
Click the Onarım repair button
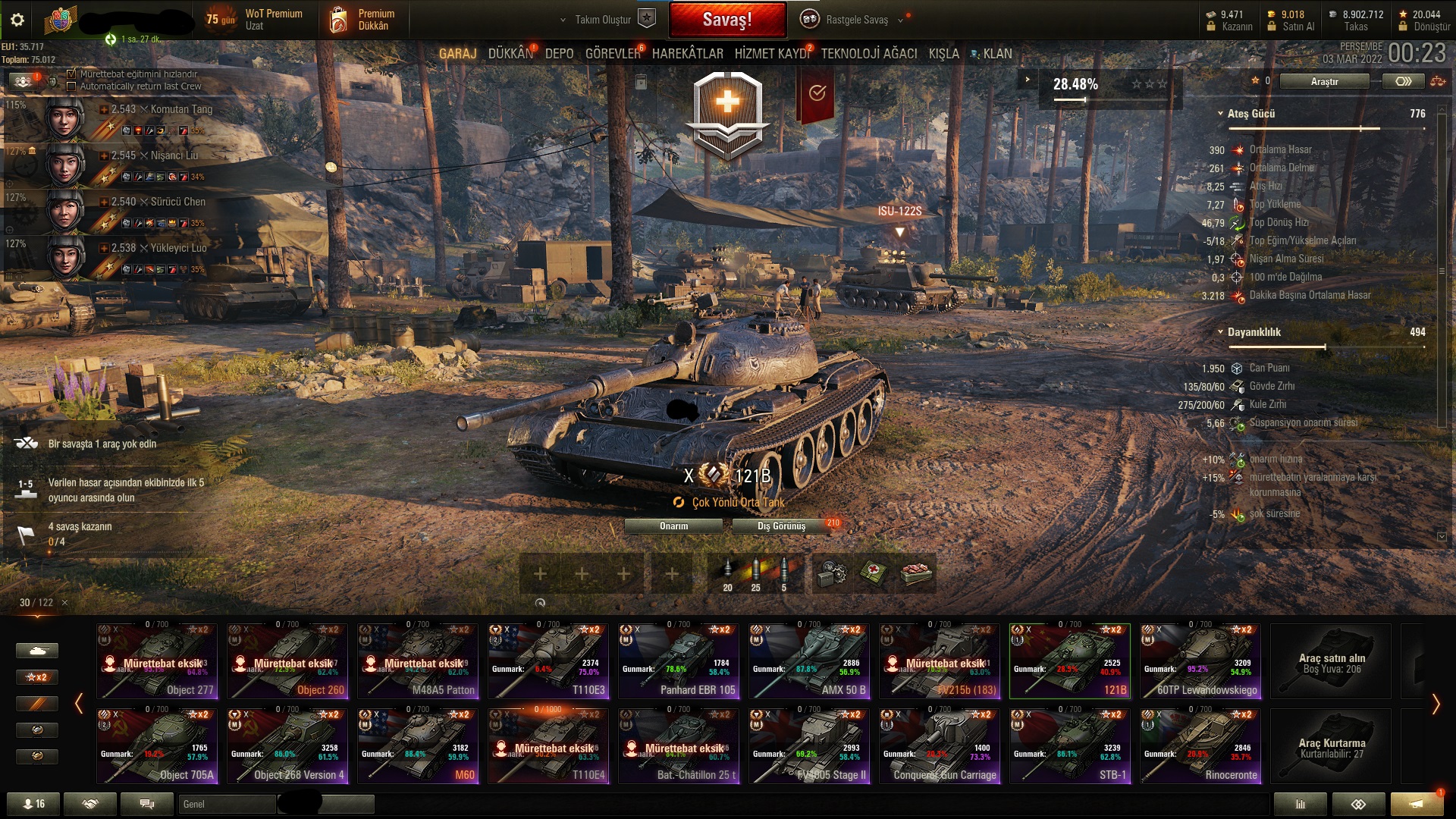click(x=672, y=525)
